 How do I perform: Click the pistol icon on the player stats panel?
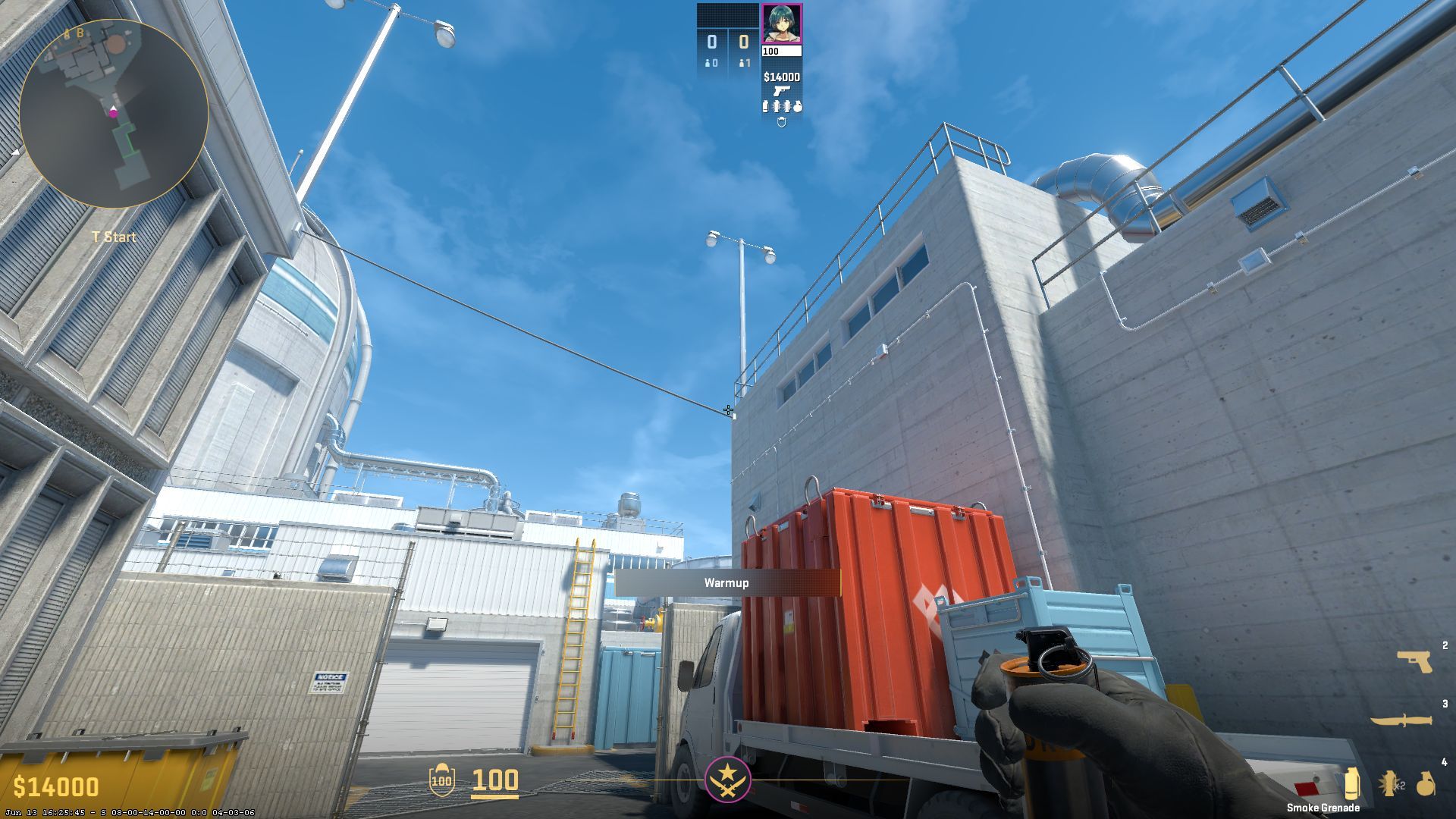click(x=782, y=91)
